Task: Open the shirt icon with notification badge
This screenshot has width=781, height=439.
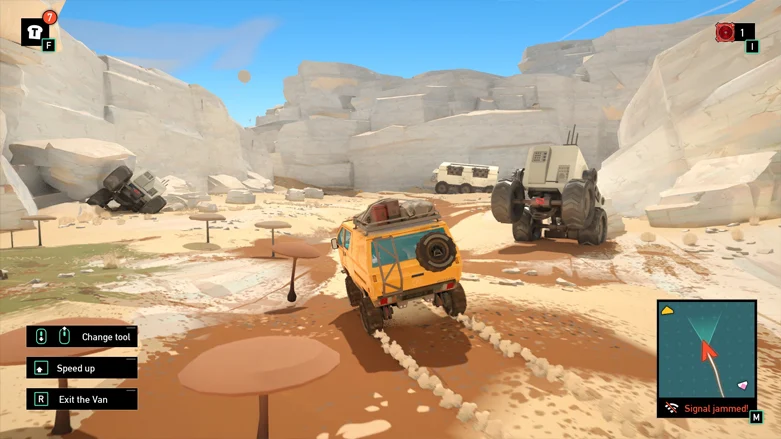Action: 34,31
